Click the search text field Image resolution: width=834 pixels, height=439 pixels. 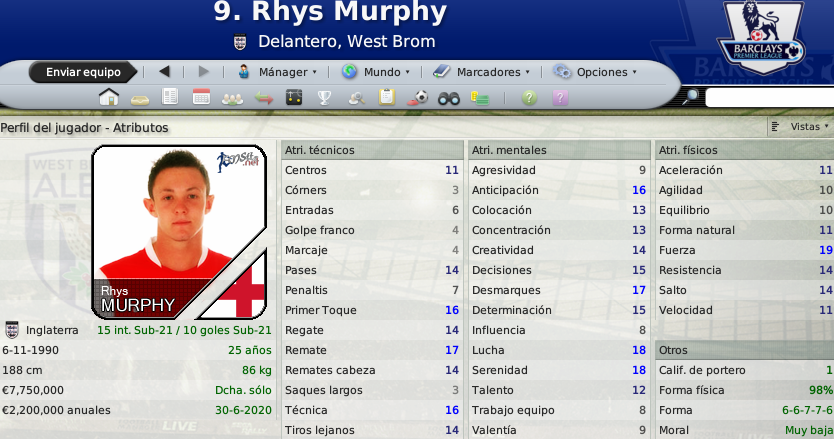768,97
